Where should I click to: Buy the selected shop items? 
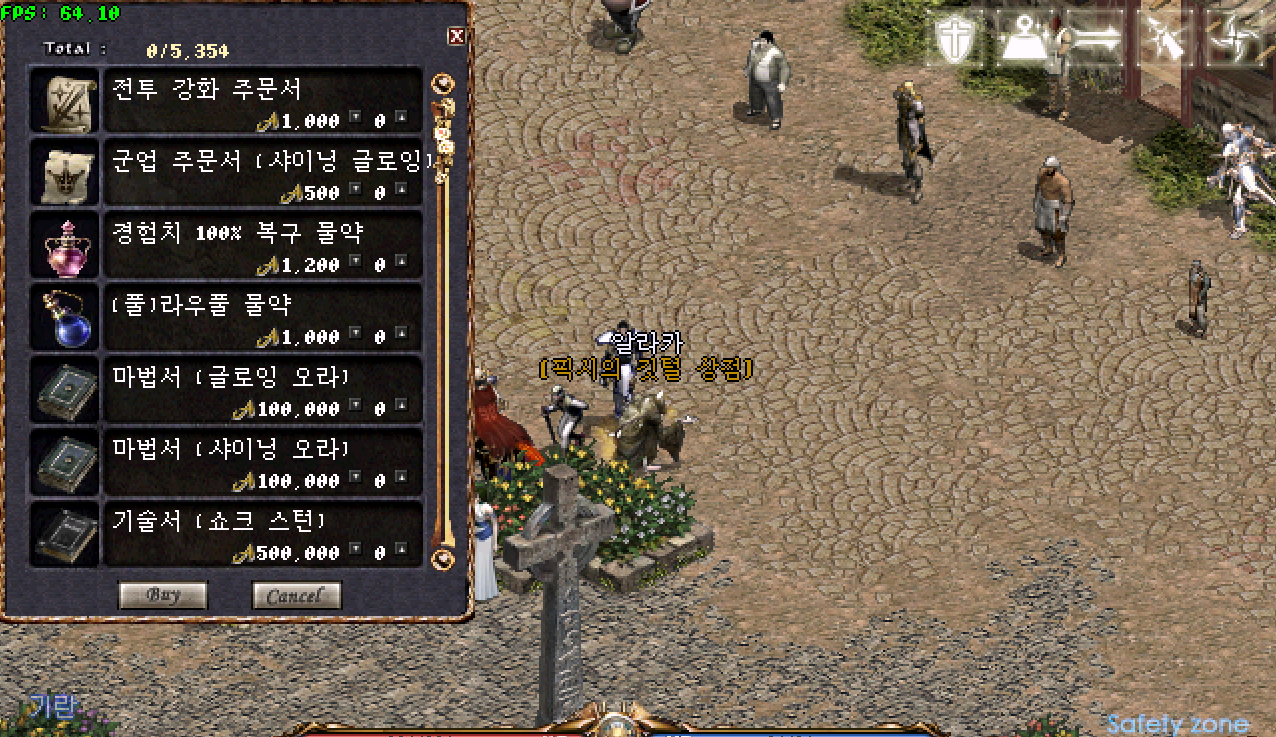pyautogui.click(x=163, y=595)
